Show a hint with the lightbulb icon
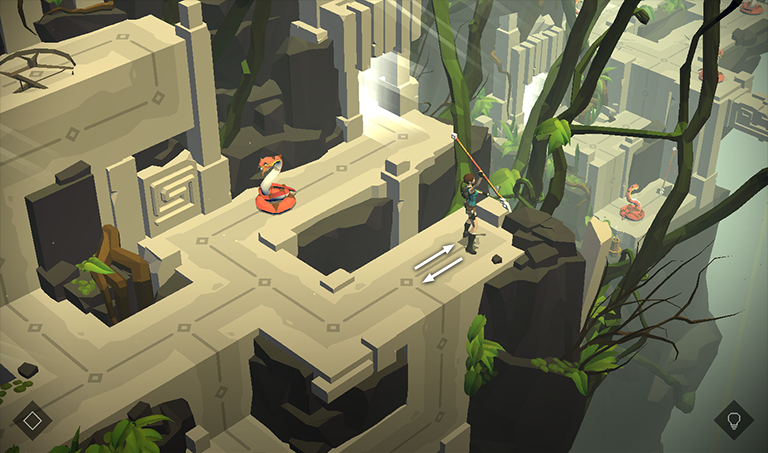This screenshot has height=453, width=768. point(734,420)
